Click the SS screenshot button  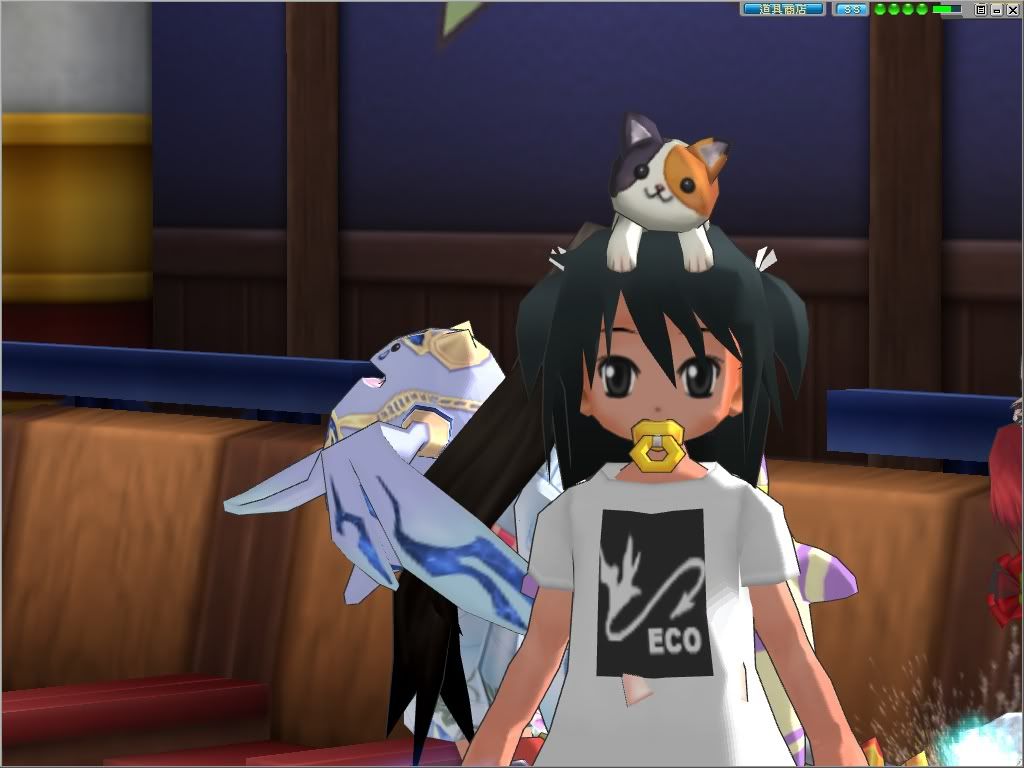point(850,9)
